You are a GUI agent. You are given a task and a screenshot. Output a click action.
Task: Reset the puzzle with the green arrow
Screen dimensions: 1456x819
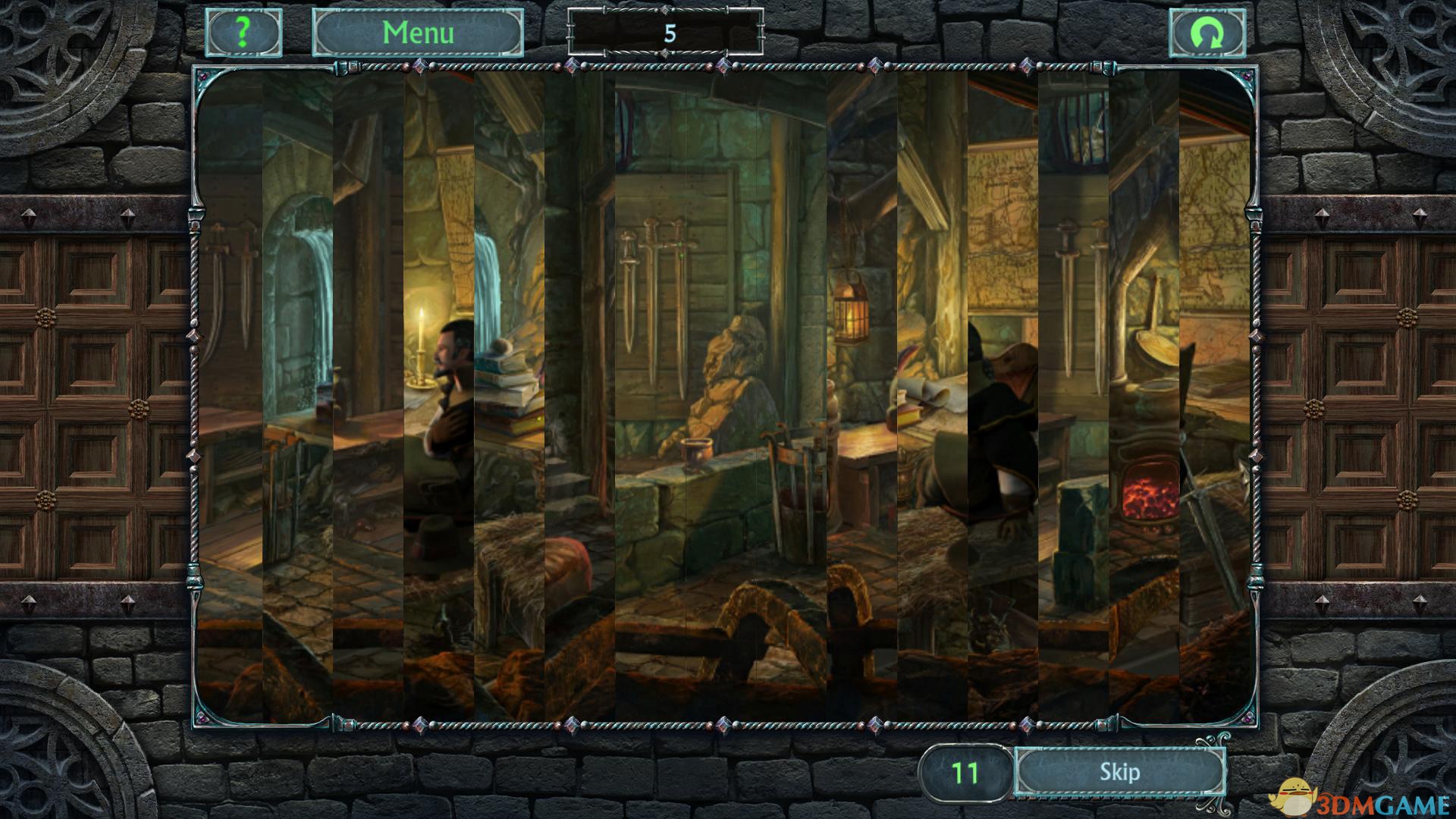point(1207,33)
